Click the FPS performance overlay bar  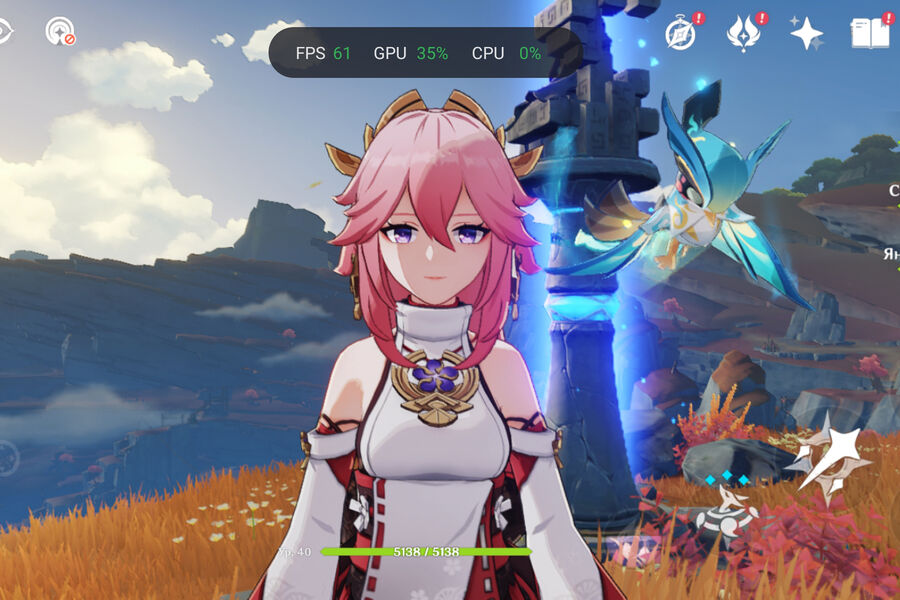[425, 53]
